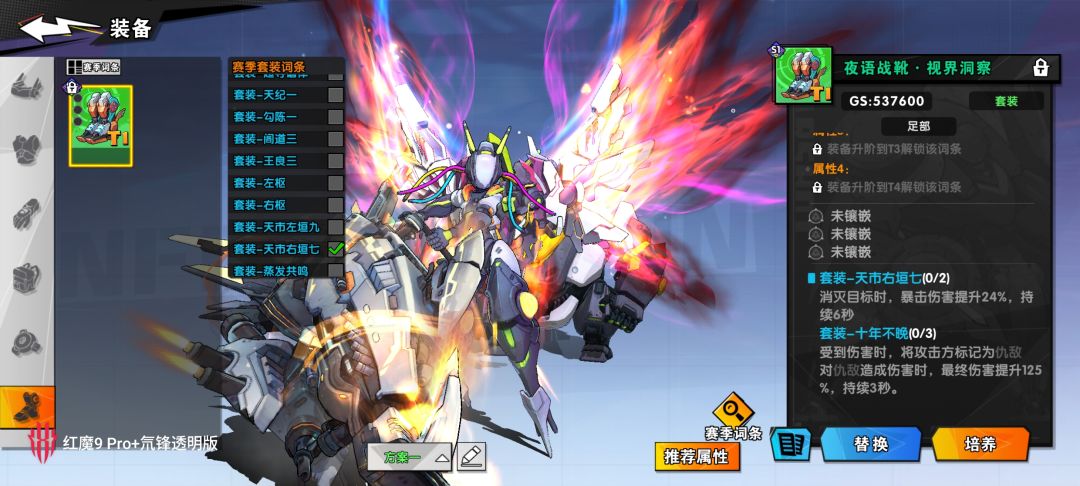Image resolution: width=1080 pixels, height=486 pixels.
Task: Uncheck the 套装-天市右垣七 filter
Action: [x=335, y=249]
